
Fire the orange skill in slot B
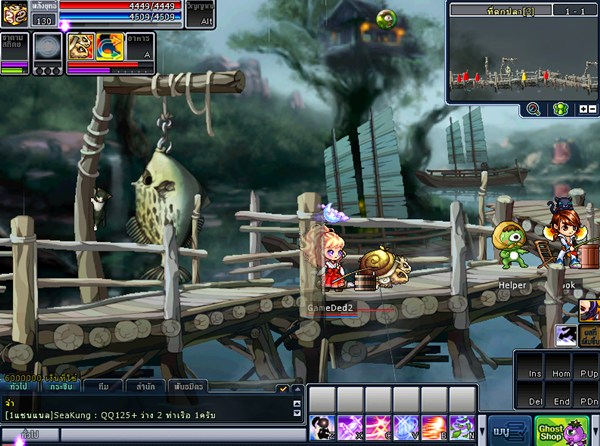click(434, 428)
